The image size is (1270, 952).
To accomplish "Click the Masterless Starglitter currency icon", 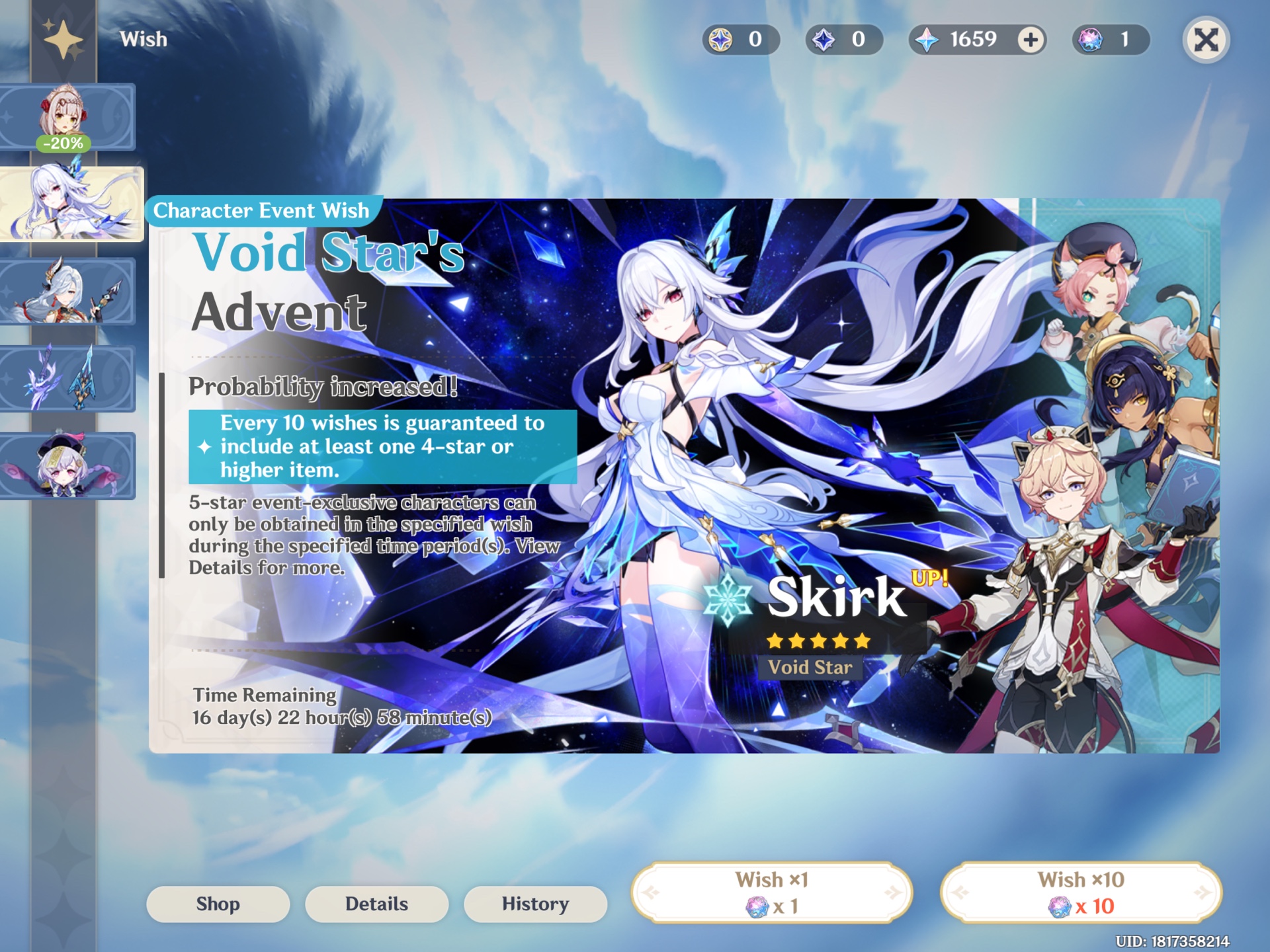I will [721, 40].
